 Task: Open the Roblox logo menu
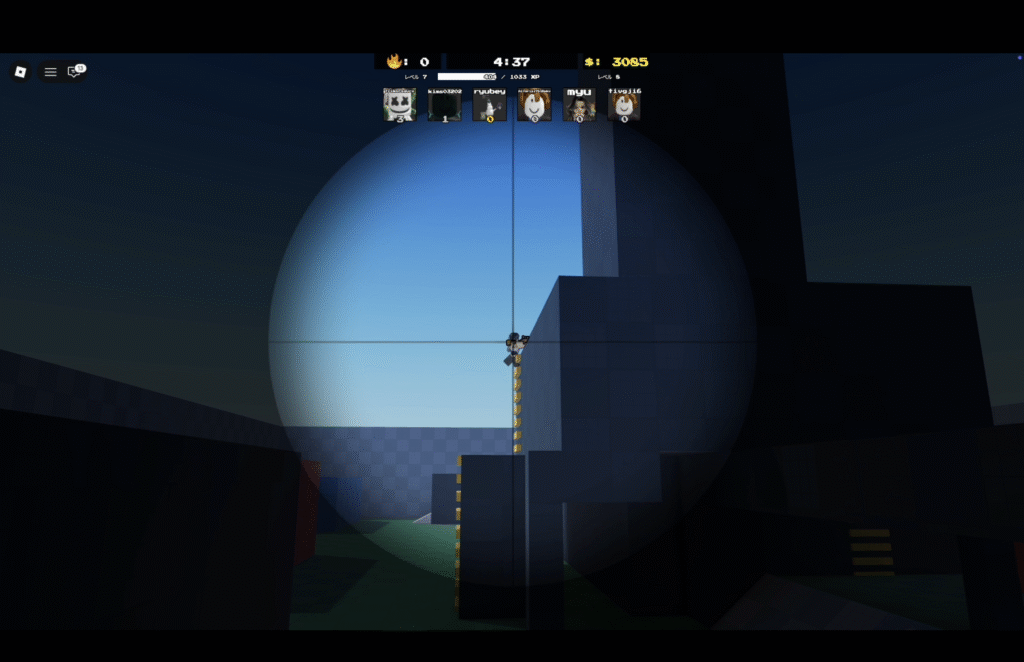coord(20,72)
